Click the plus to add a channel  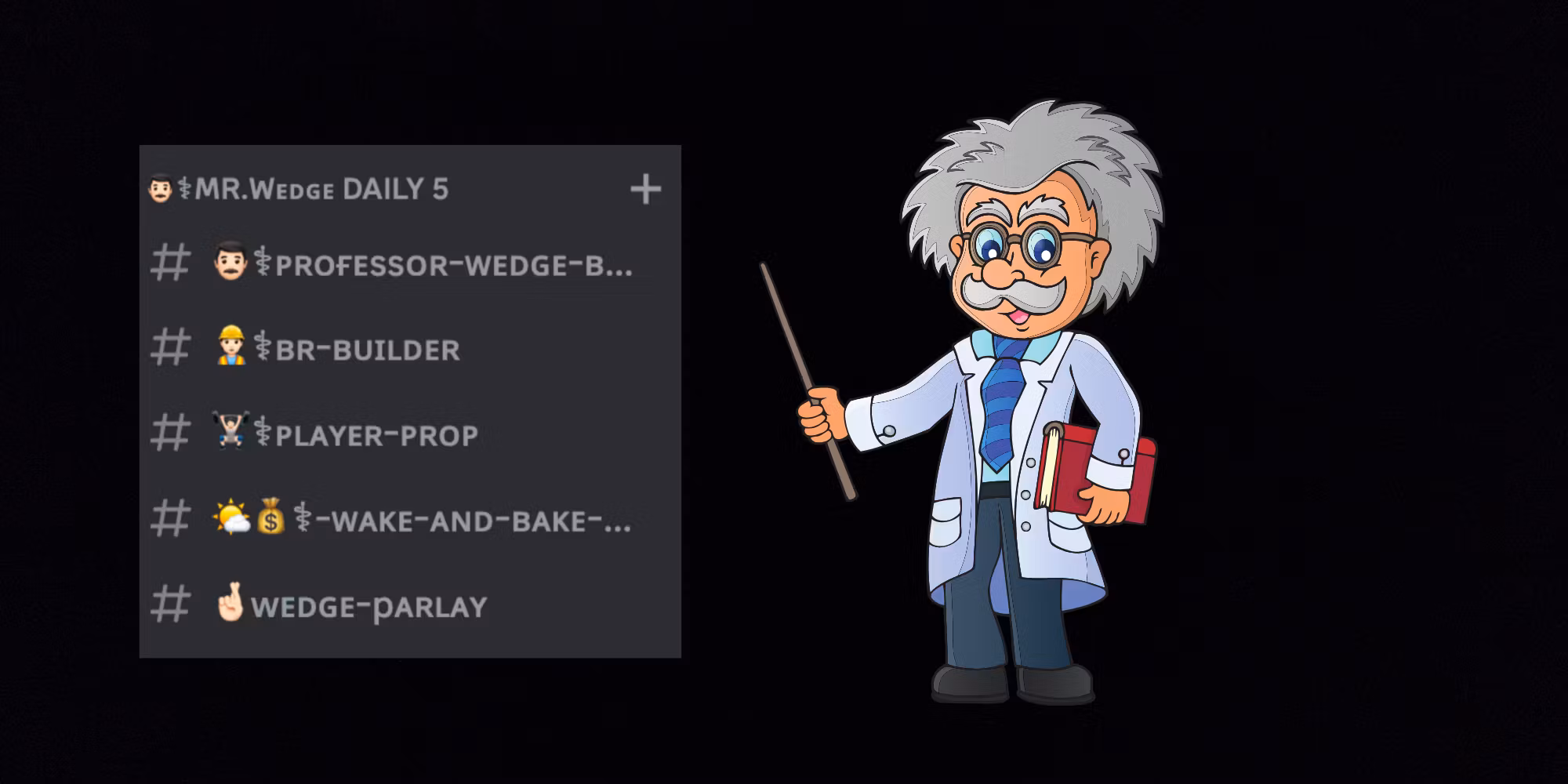click(x=645, y=190)
